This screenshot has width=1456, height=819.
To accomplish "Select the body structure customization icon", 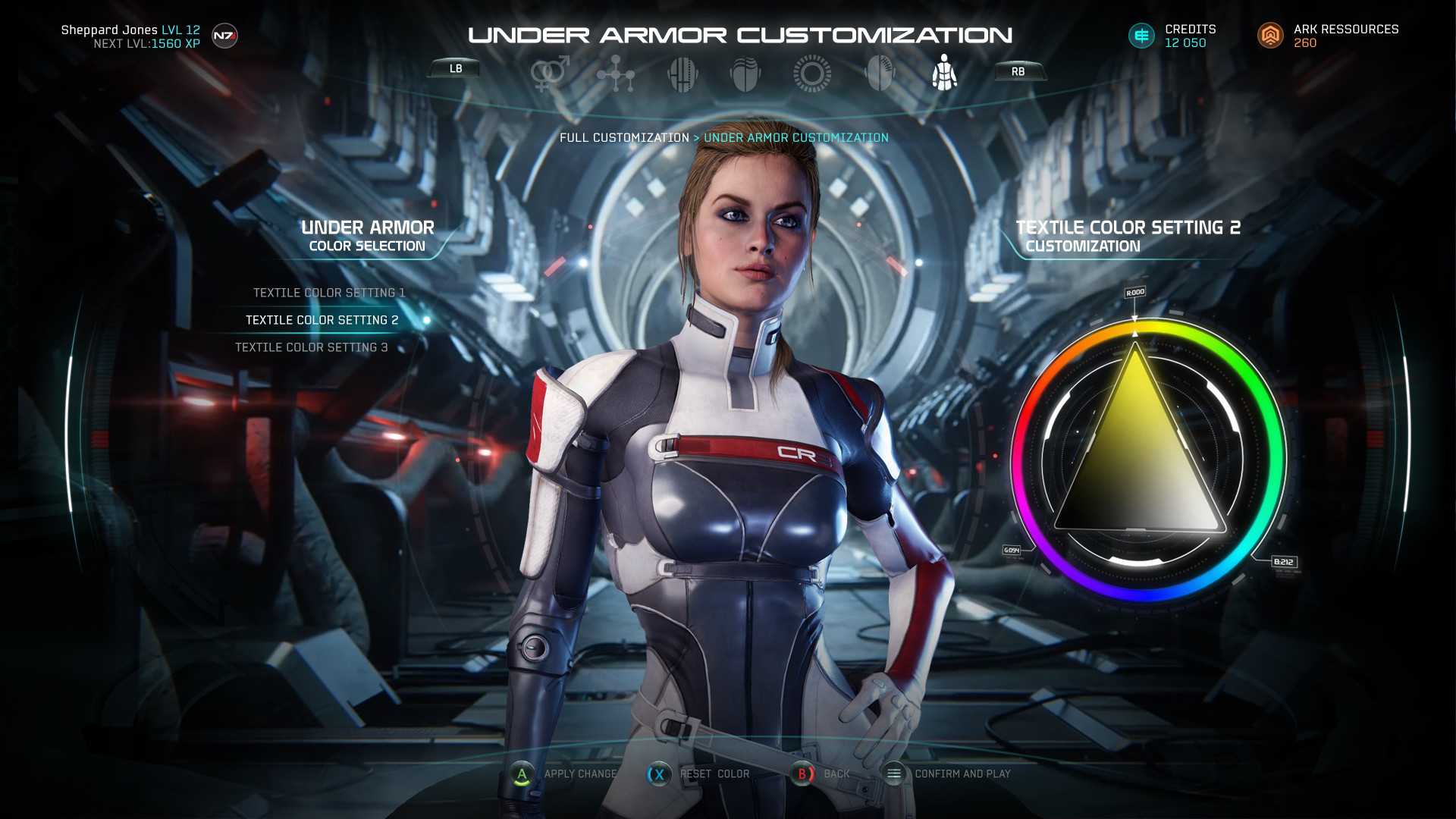I will tap(615, 72).
